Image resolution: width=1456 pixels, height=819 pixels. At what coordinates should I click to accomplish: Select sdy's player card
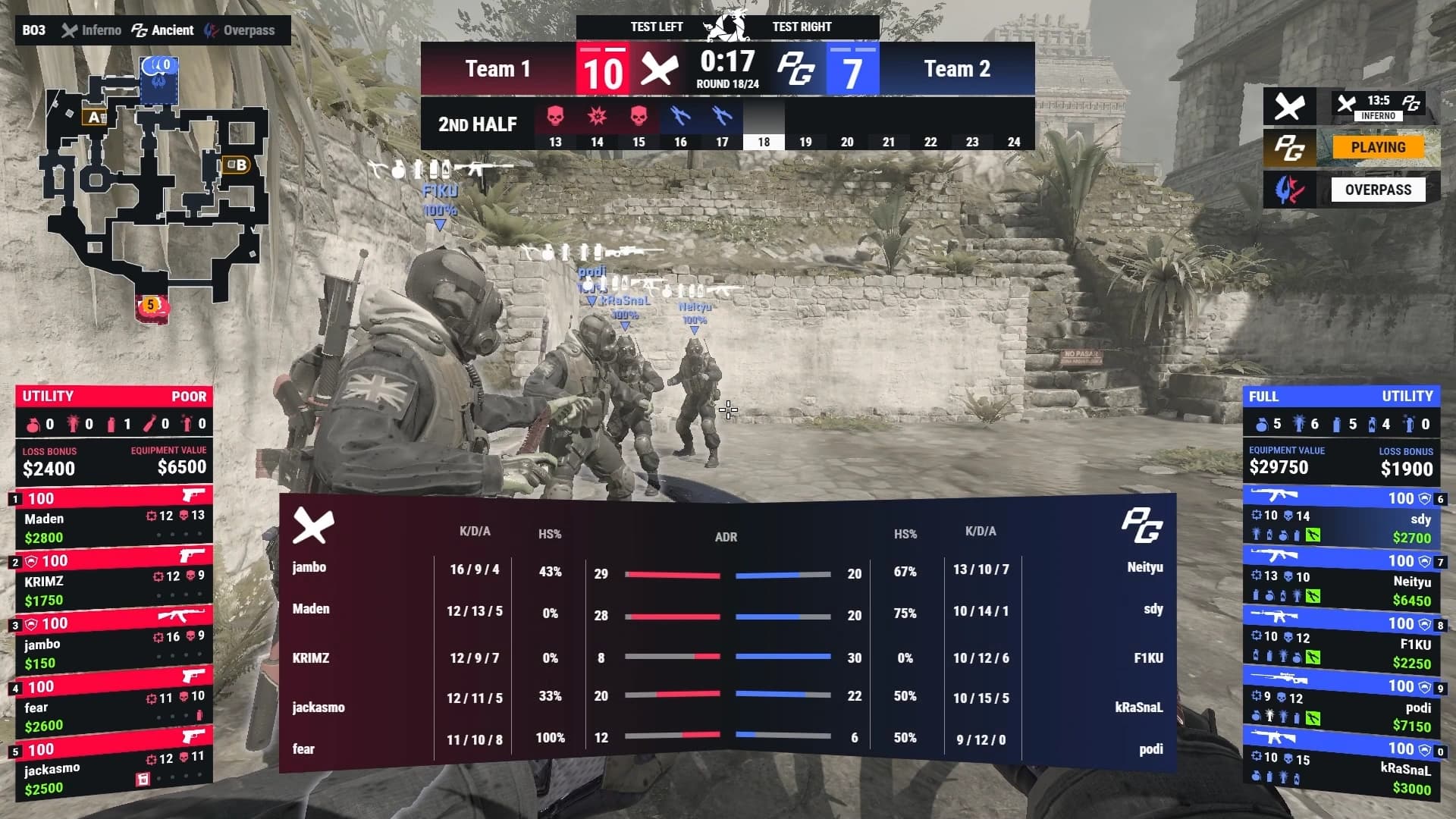coord(1342,519)
